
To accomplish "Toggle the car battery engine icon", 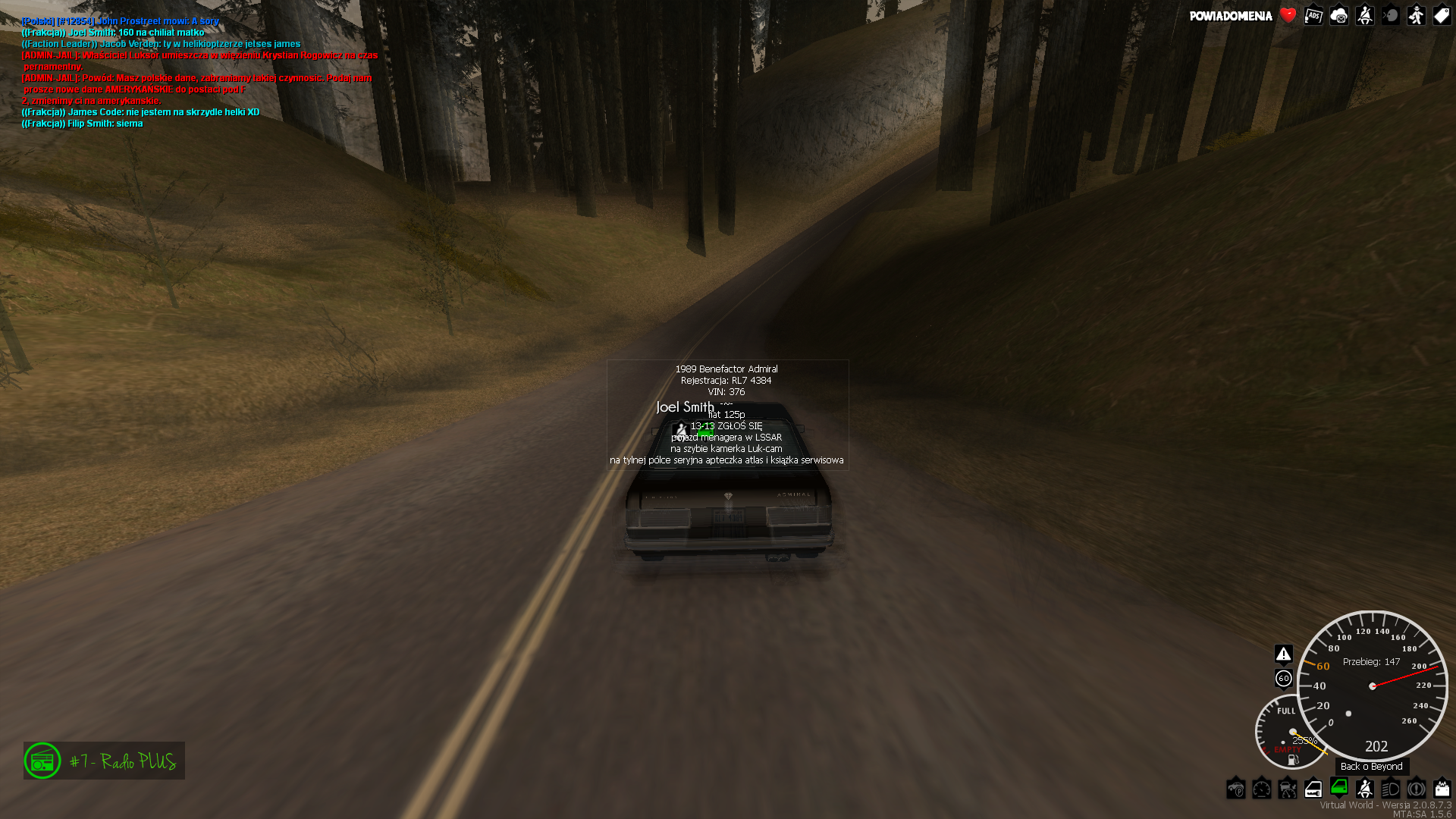I will coord(1442,789).
